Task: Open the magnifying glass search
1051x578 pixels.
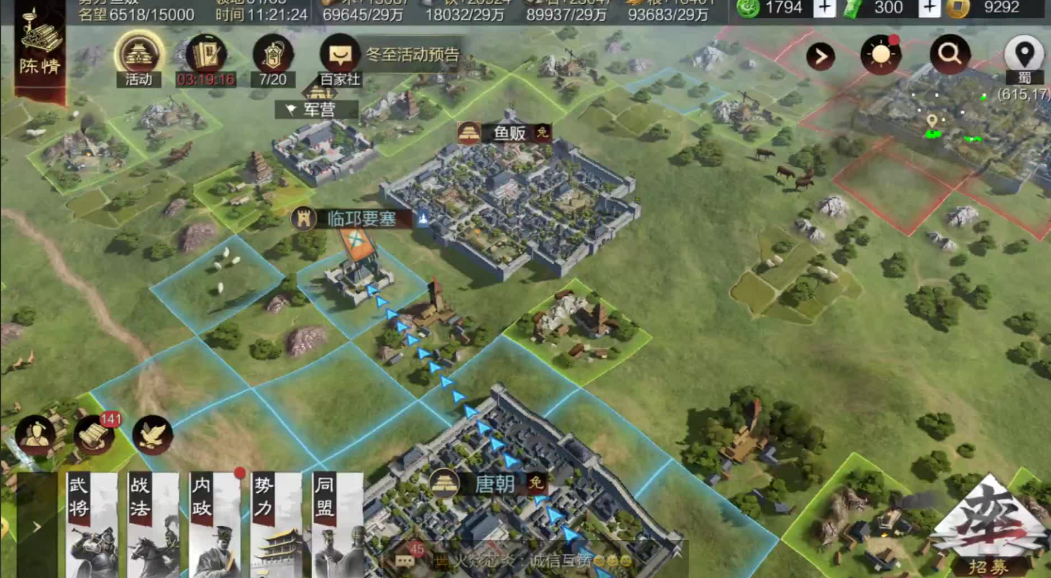Action: click(x=949, y=55)
